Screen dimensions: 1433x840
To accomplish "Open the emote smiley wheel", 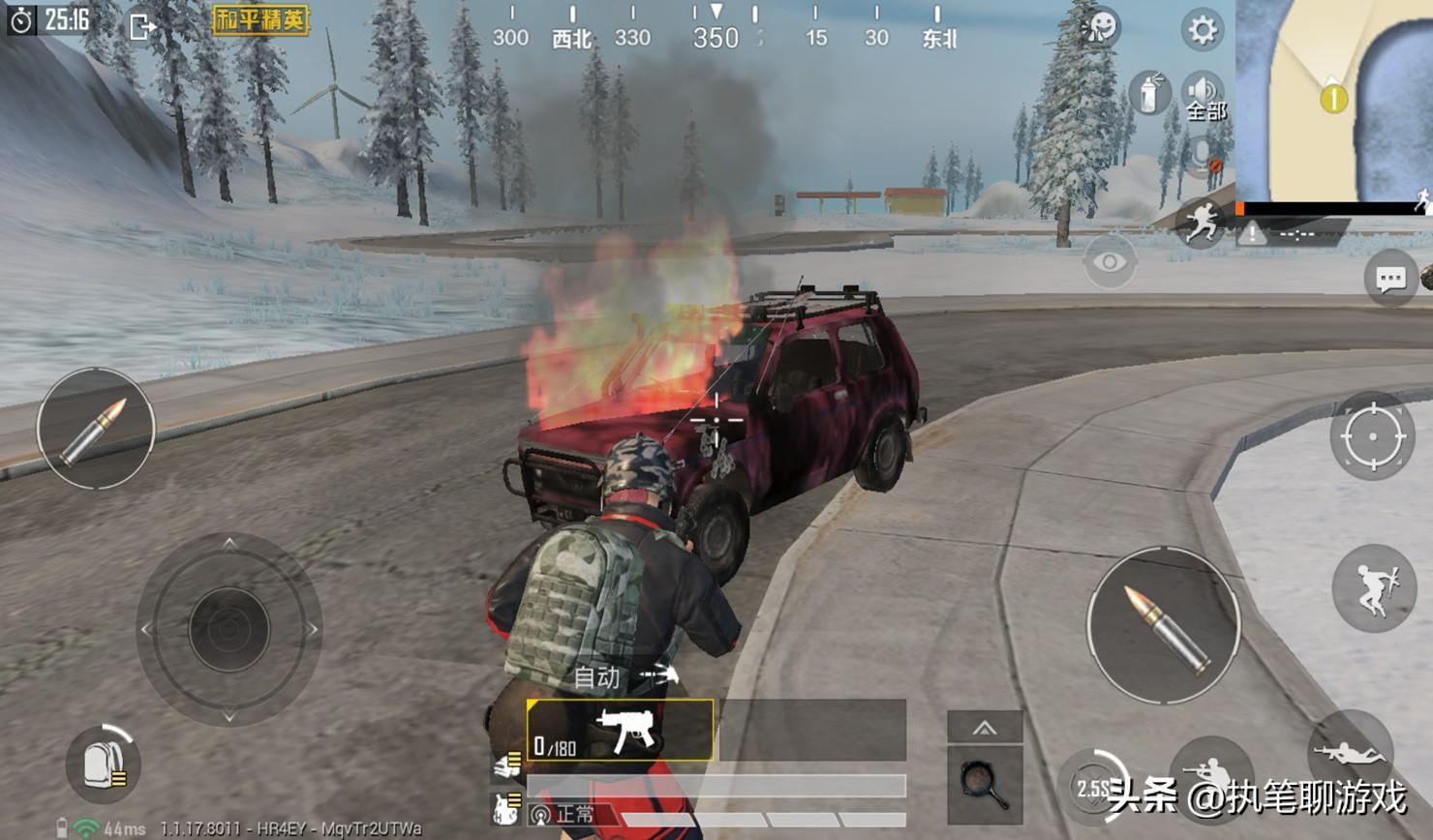I will [1101, 27].
